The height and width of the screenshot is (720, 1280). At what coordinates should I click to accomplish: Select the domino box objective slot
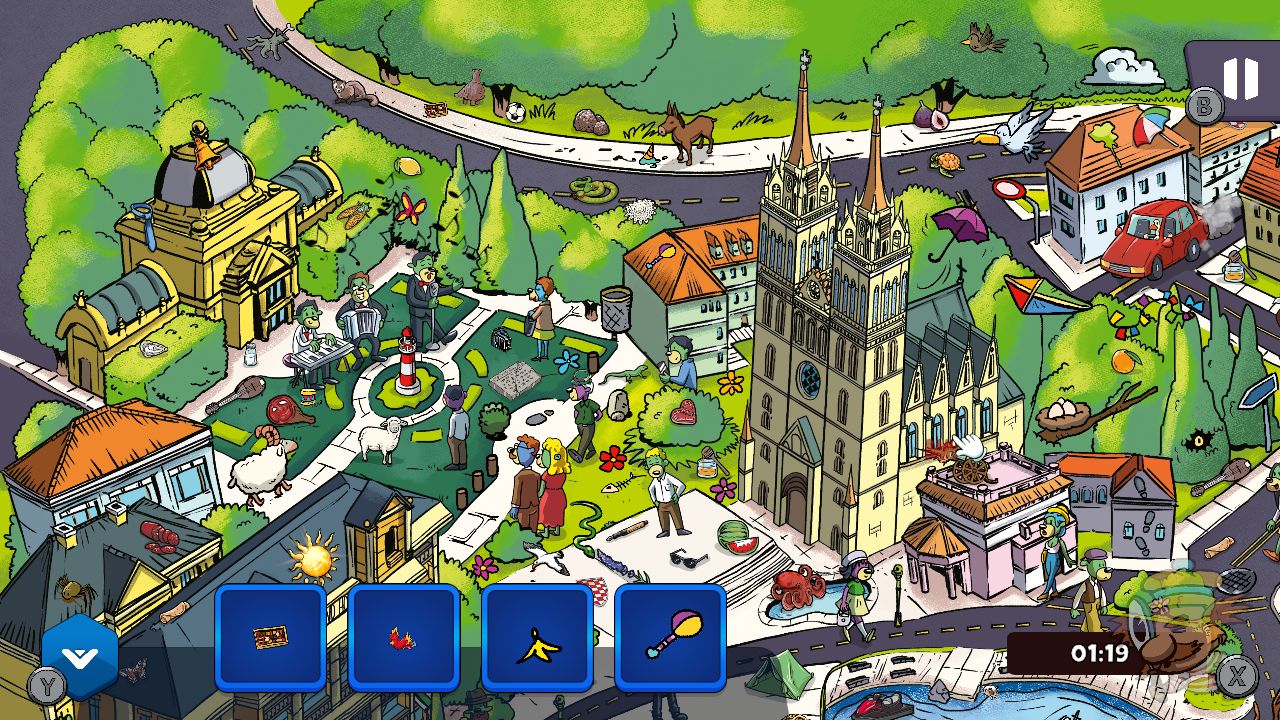tap(271, 637)
